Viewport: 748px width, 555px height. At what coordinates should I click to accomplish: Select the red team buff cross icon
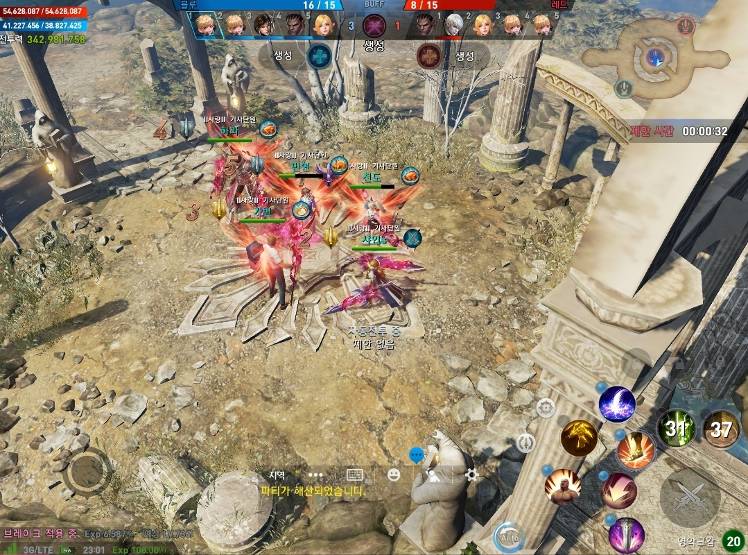point(429,56)
